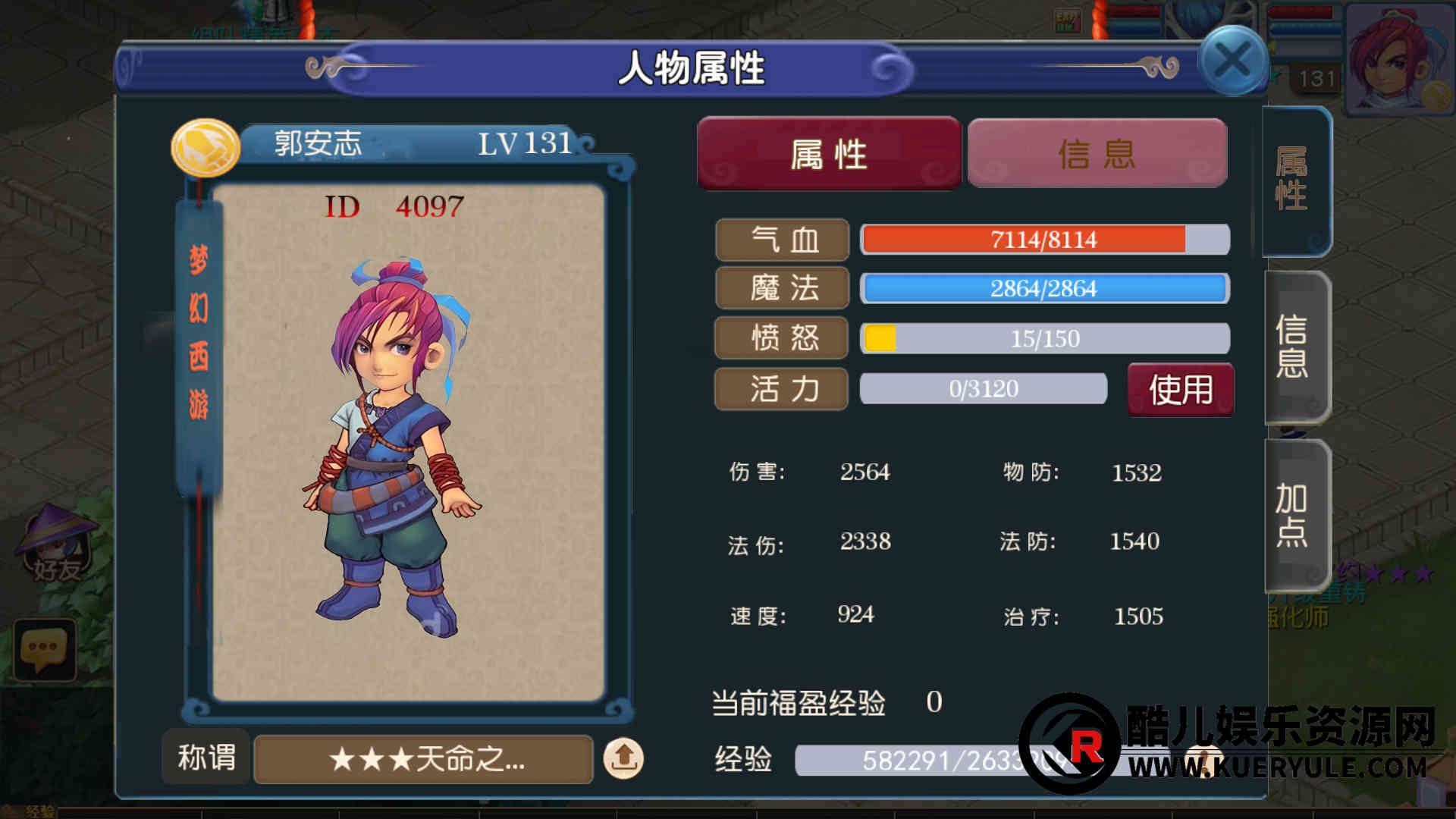Click the 使用 button beside 活力
The width and height of the screenshot is (1456, 819).
click(x=1180, y=390)
